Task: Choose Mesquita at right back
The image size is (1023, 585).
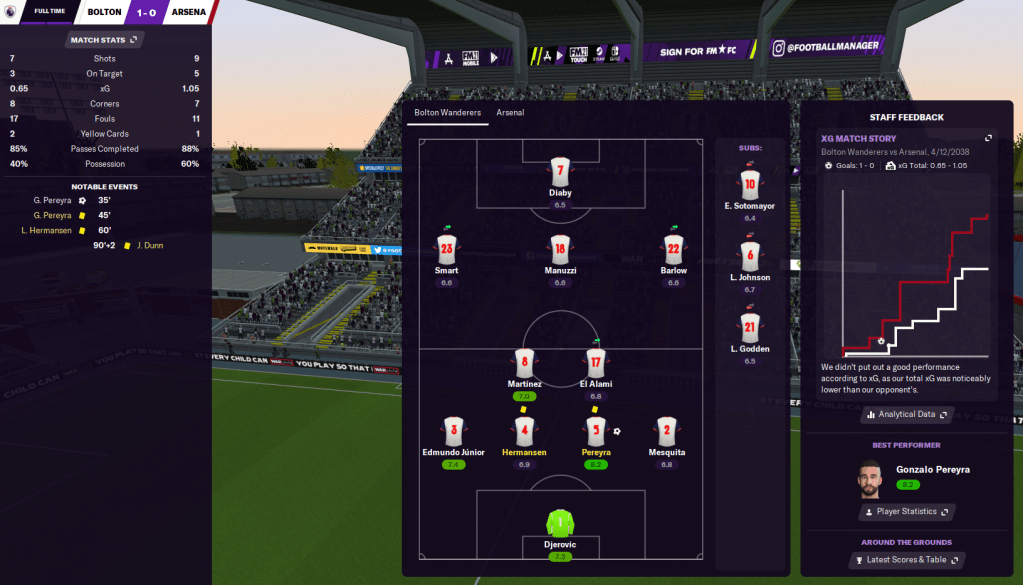Action: (x=666, y=431)
